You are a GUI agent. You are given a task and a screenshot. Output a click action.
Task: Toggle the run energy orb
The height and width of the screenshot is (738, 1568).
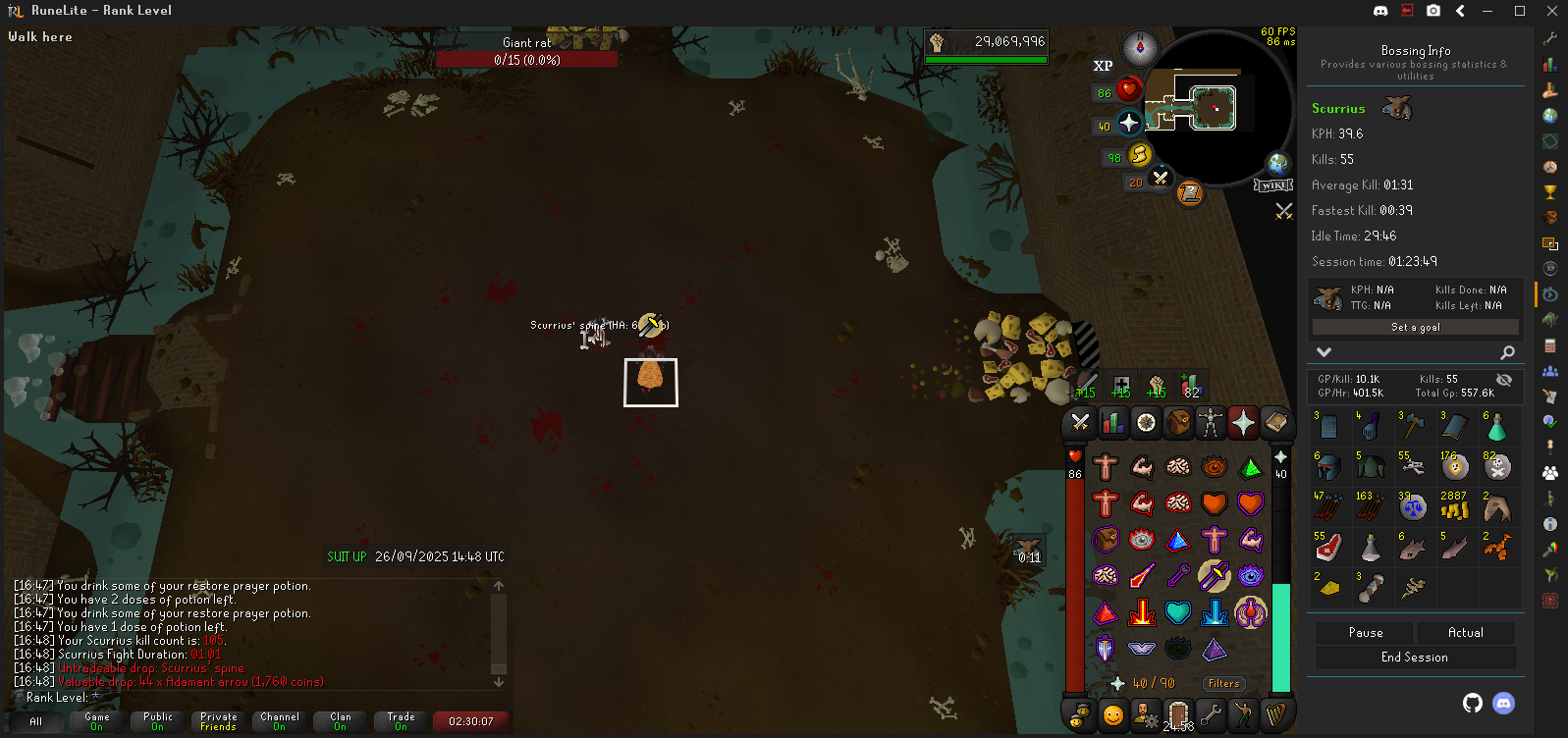1139,155
